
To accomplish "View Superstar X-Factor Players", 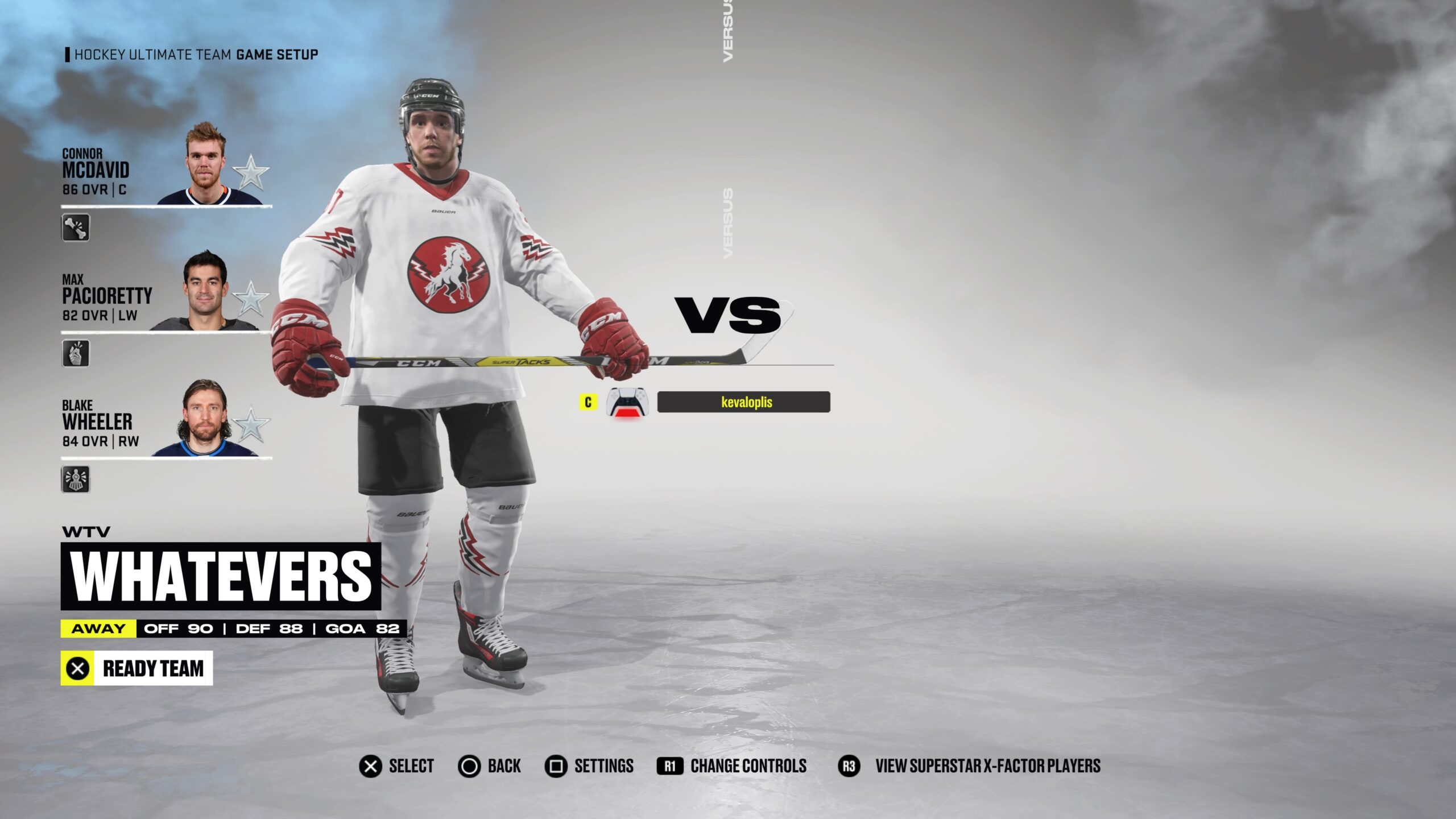I will [x=970, y=766].
